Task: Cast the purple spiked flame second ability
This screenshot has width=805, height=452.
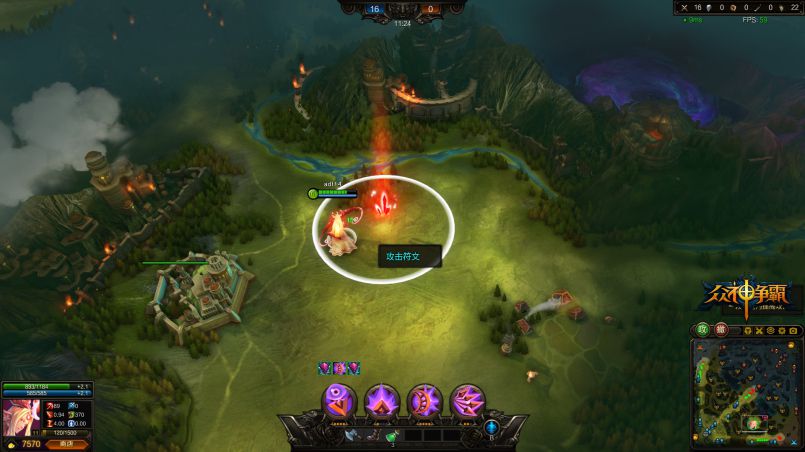Action: (x=382, y=400)
